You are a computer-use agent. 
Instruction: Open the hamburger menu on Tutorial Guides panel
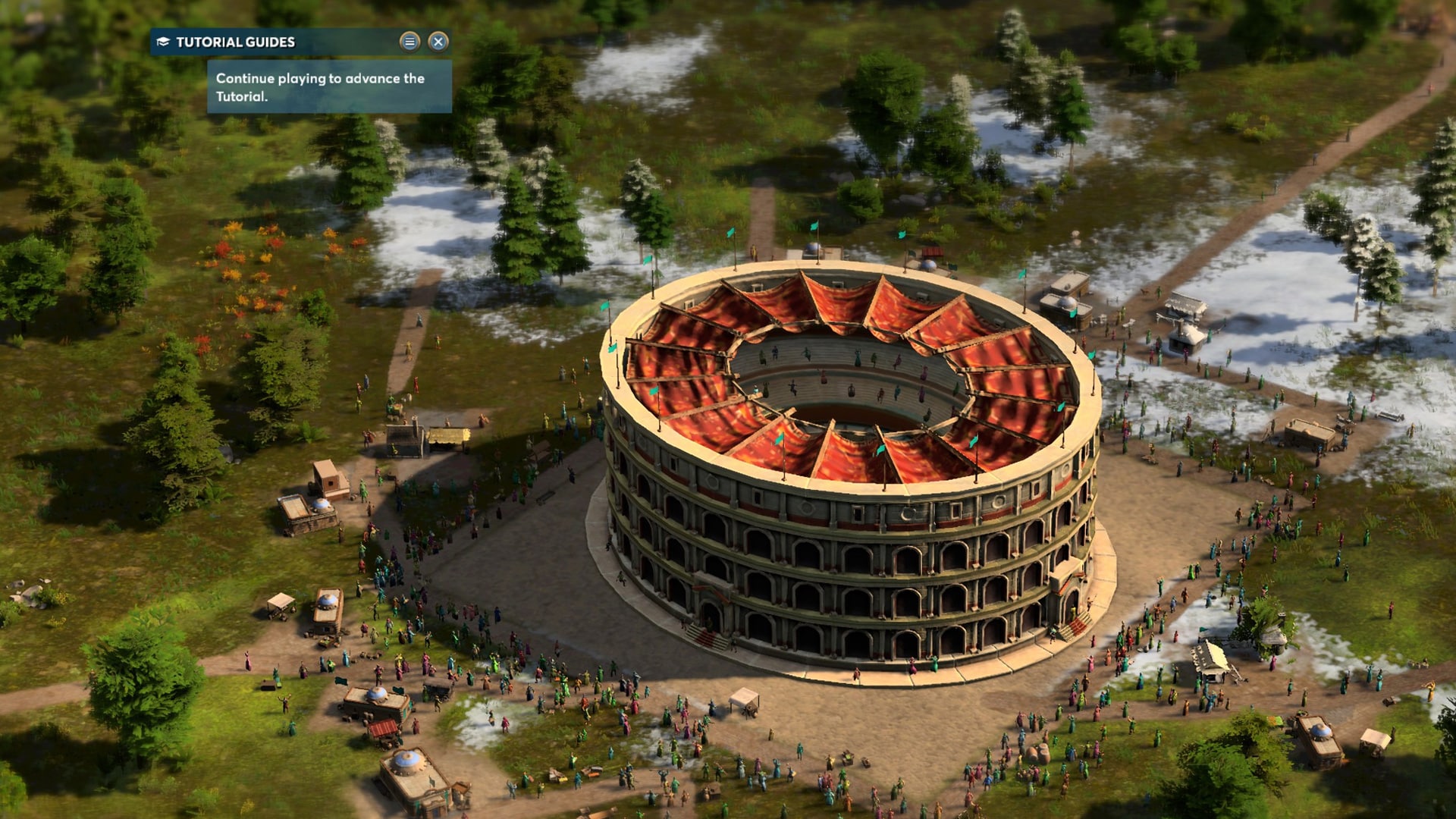(x=410, y=43)
